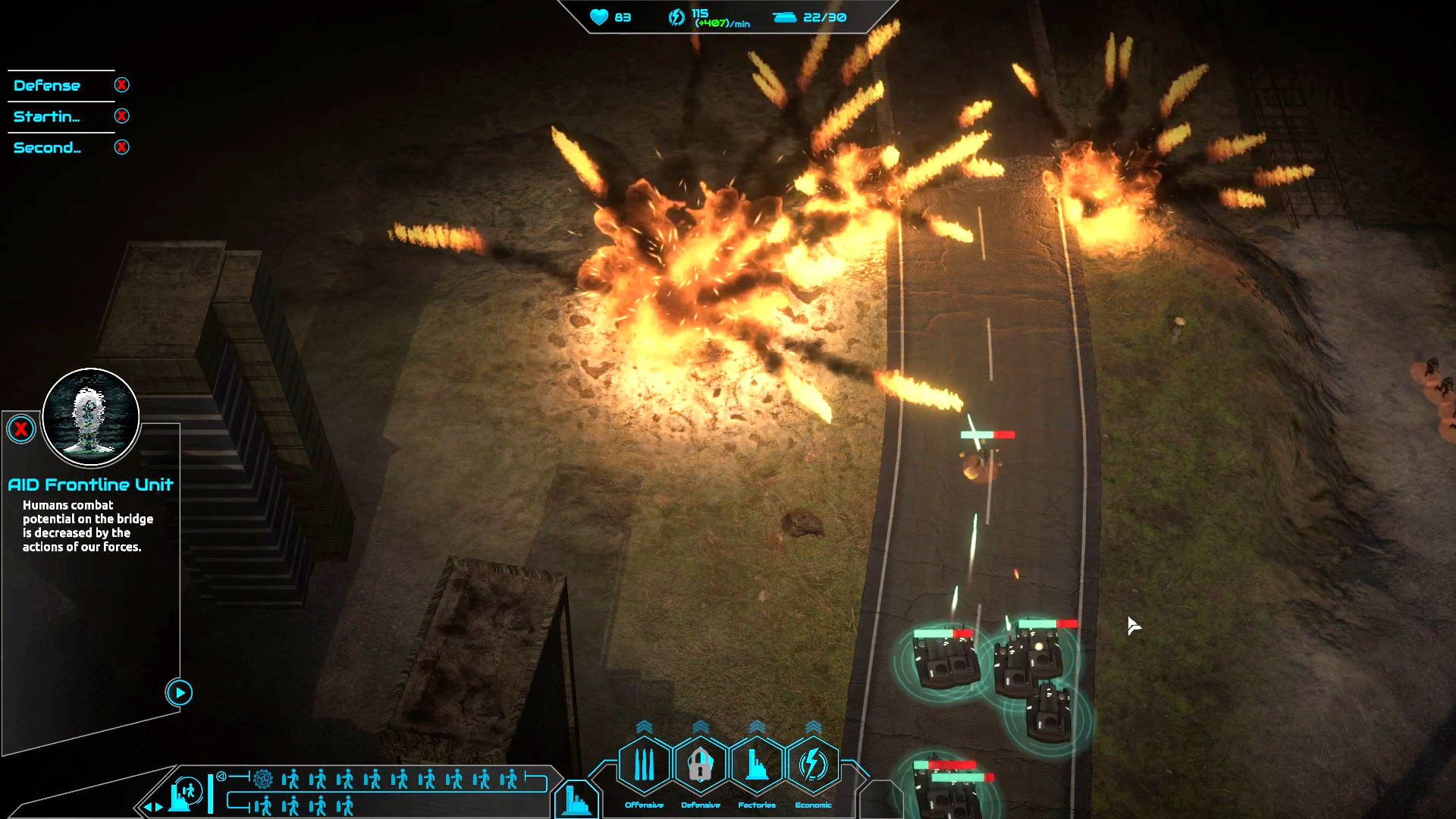Dismiss the Defense objective with its red X
The height and width of the screenshot is (819, 1456).
(121, 85)
